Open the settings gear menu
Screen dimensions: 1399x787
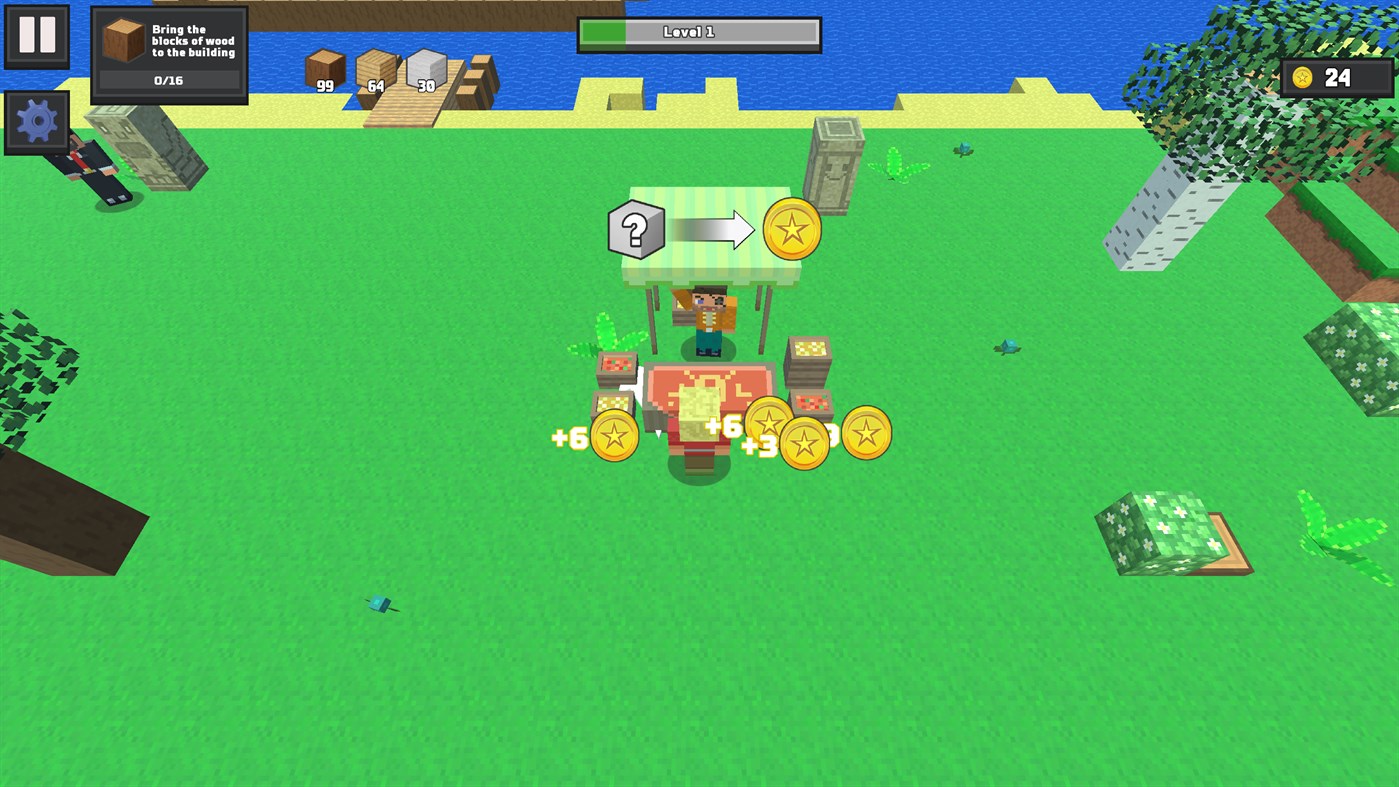tap(36, 121)
